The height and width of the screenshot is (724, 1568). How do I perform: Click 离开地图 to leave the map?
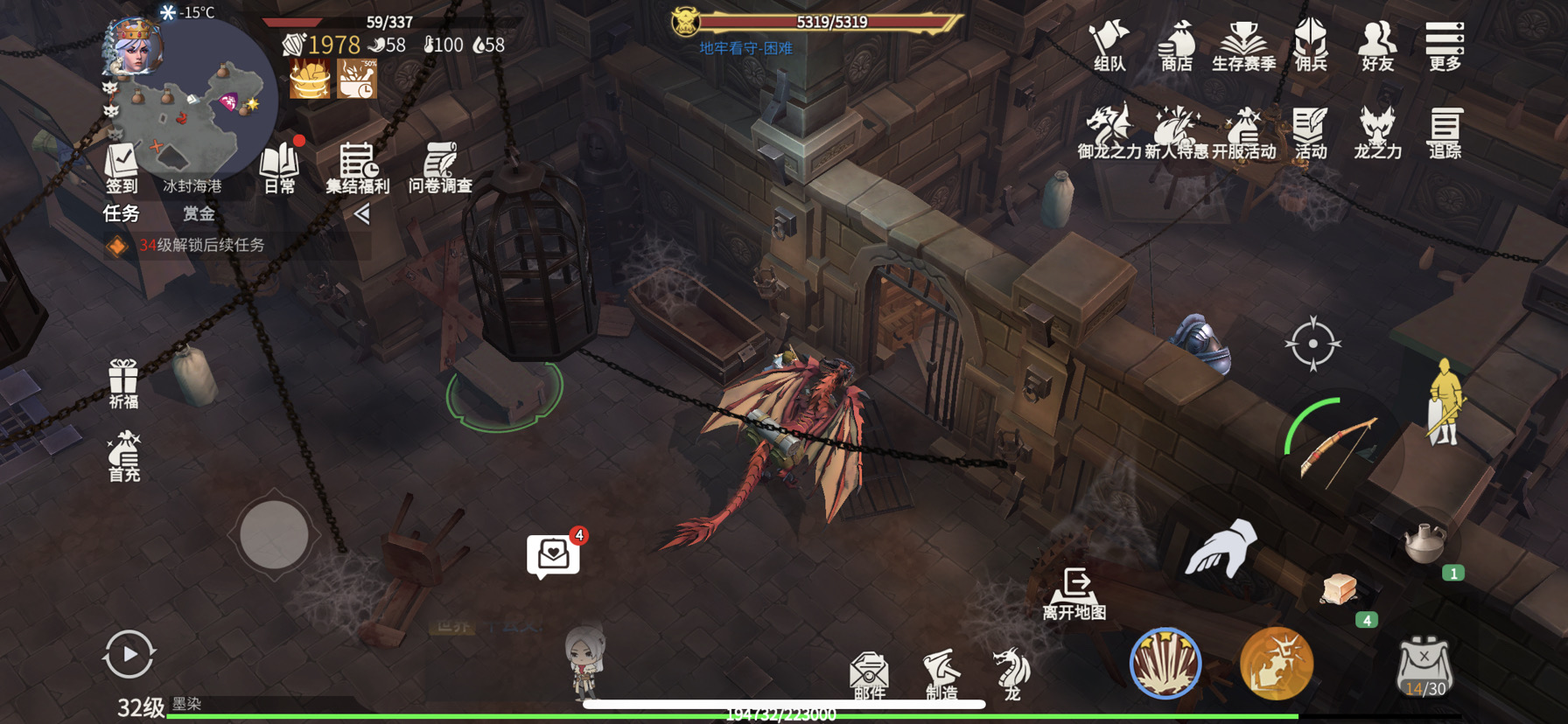pos(1074,594)
